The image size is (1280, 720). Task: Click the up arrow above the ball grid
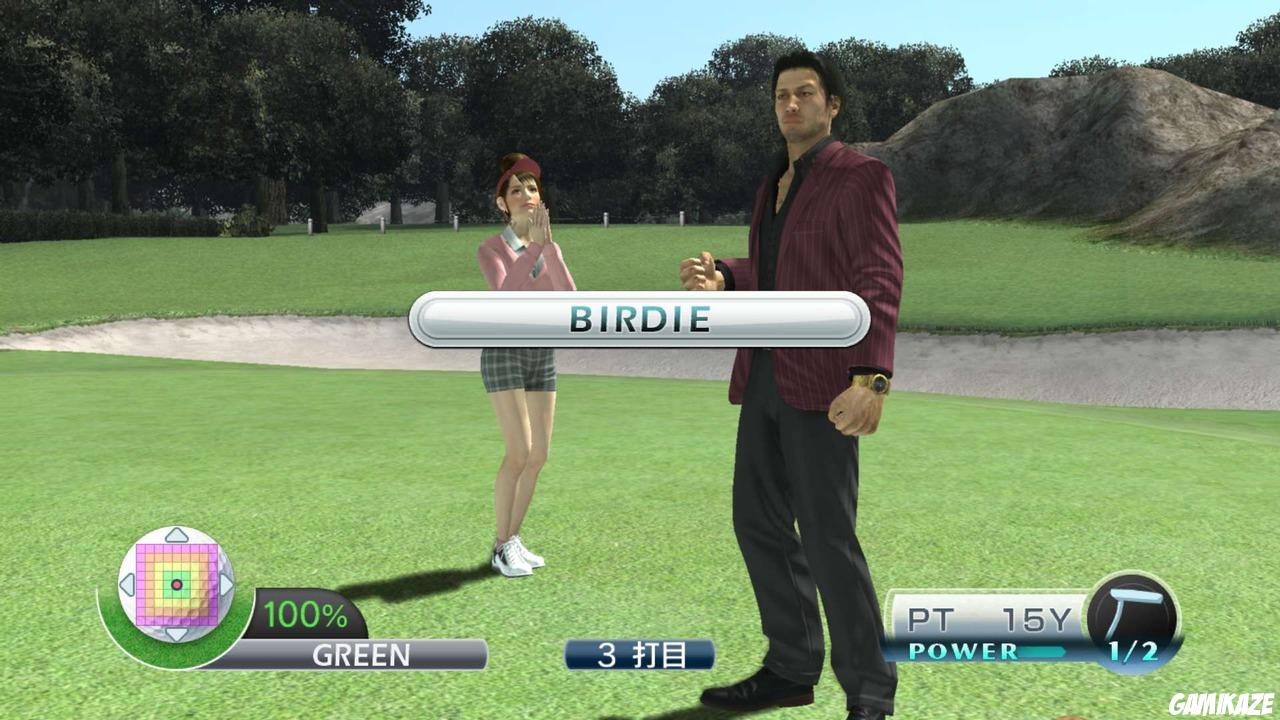[x=175, y=535]
